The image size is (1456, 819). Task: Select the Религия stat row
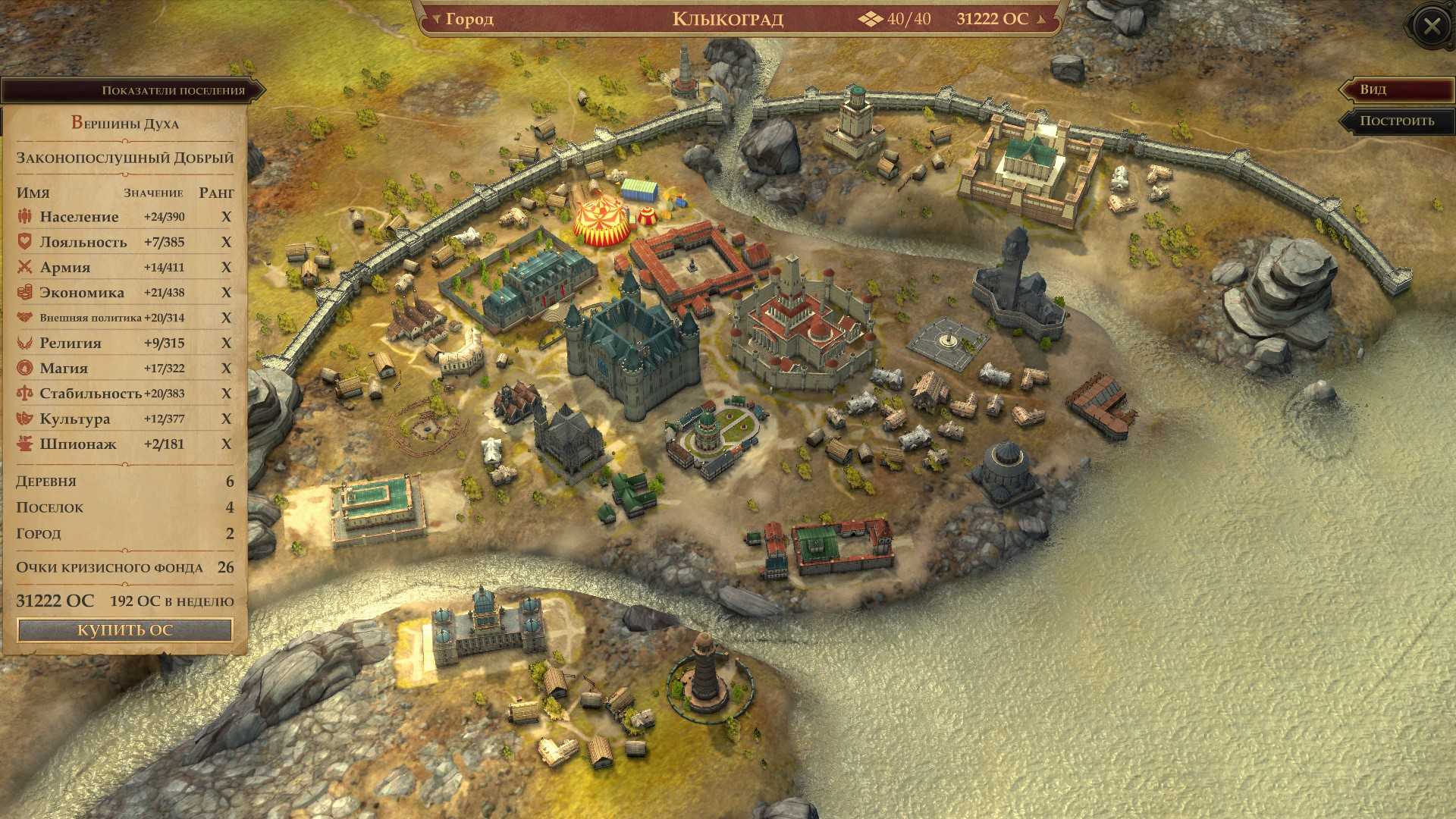coord(125,343)
